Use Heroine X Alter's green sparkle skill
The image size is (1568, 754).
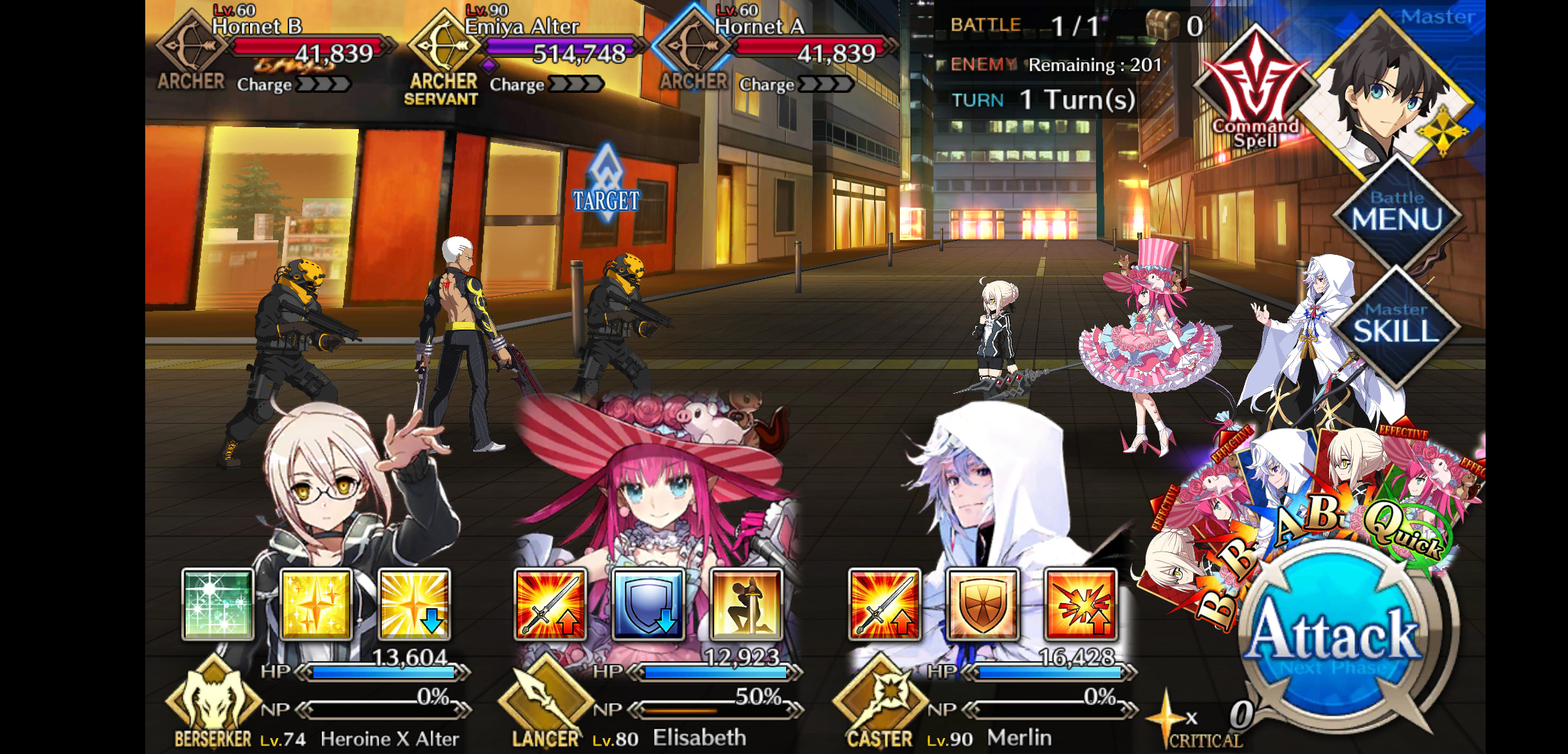tap(218, 605)
